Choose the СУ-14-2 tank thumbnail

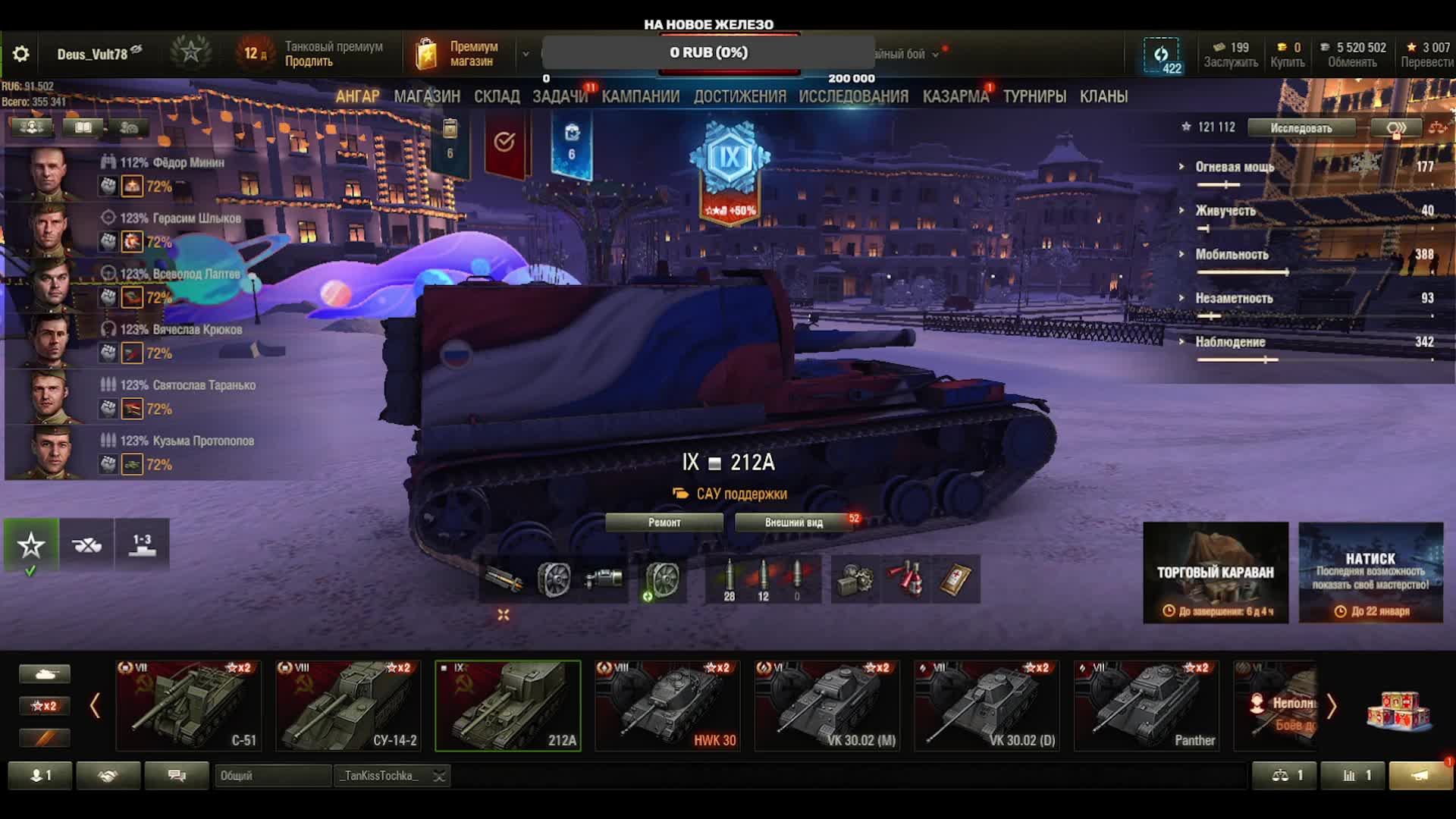pos(348,706)
